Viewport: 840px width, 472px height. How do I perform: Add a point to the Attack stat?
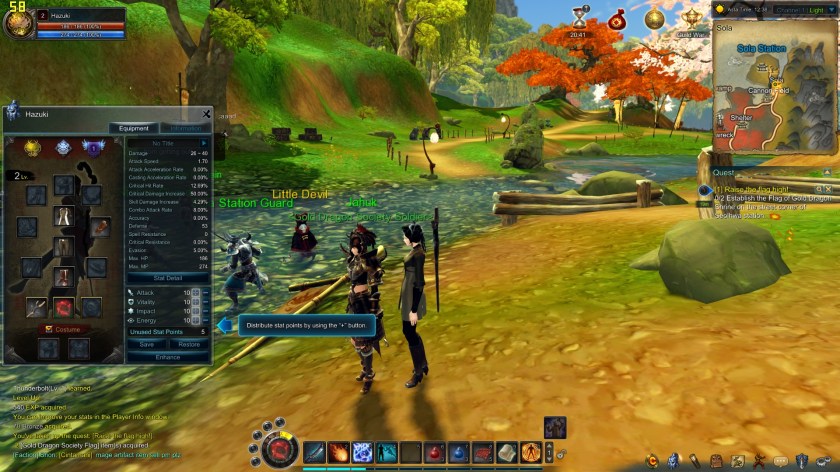point(196,292)
